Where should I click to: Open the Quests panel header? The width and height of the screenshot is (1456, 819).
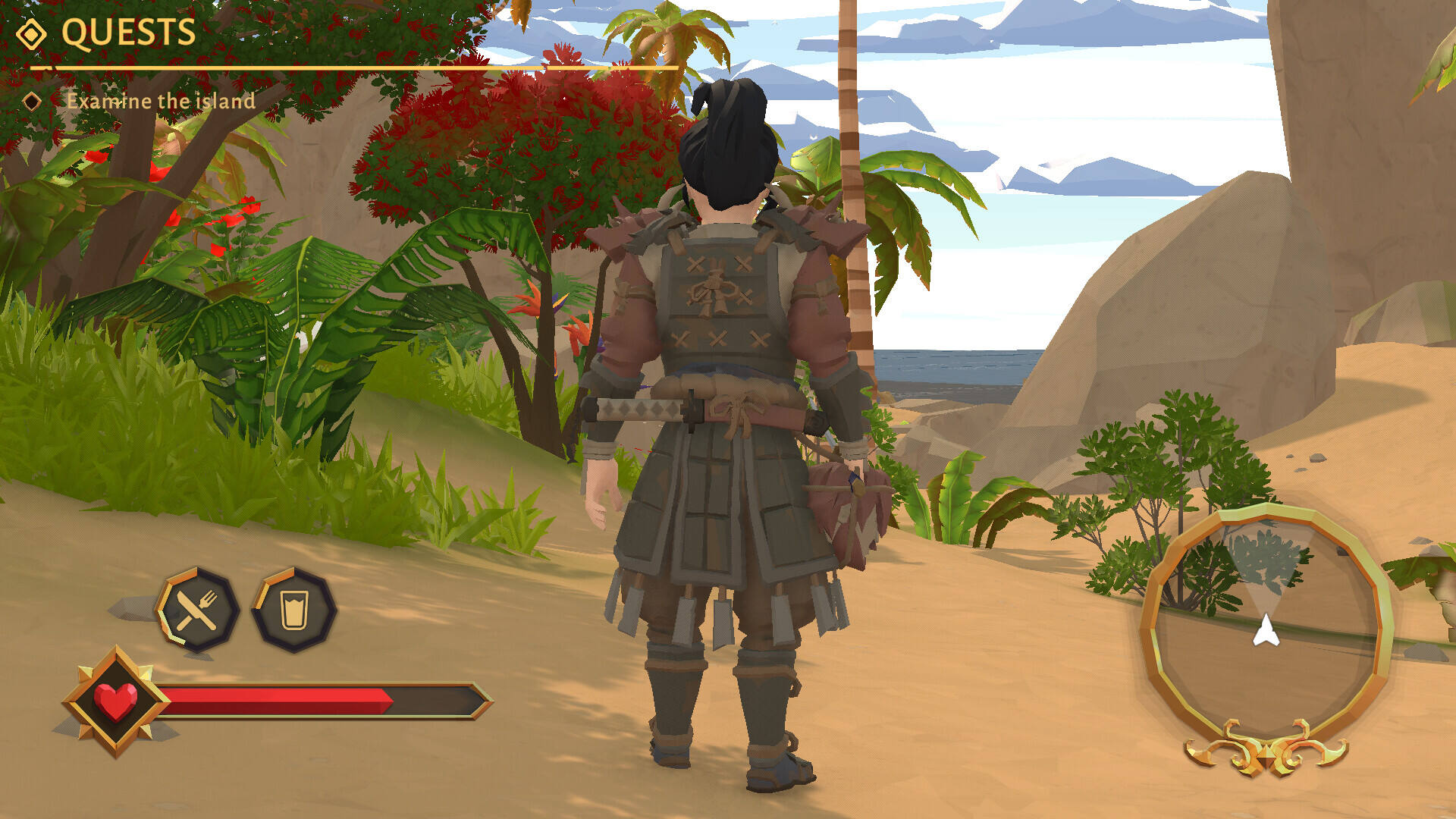[x=127, y=33]
